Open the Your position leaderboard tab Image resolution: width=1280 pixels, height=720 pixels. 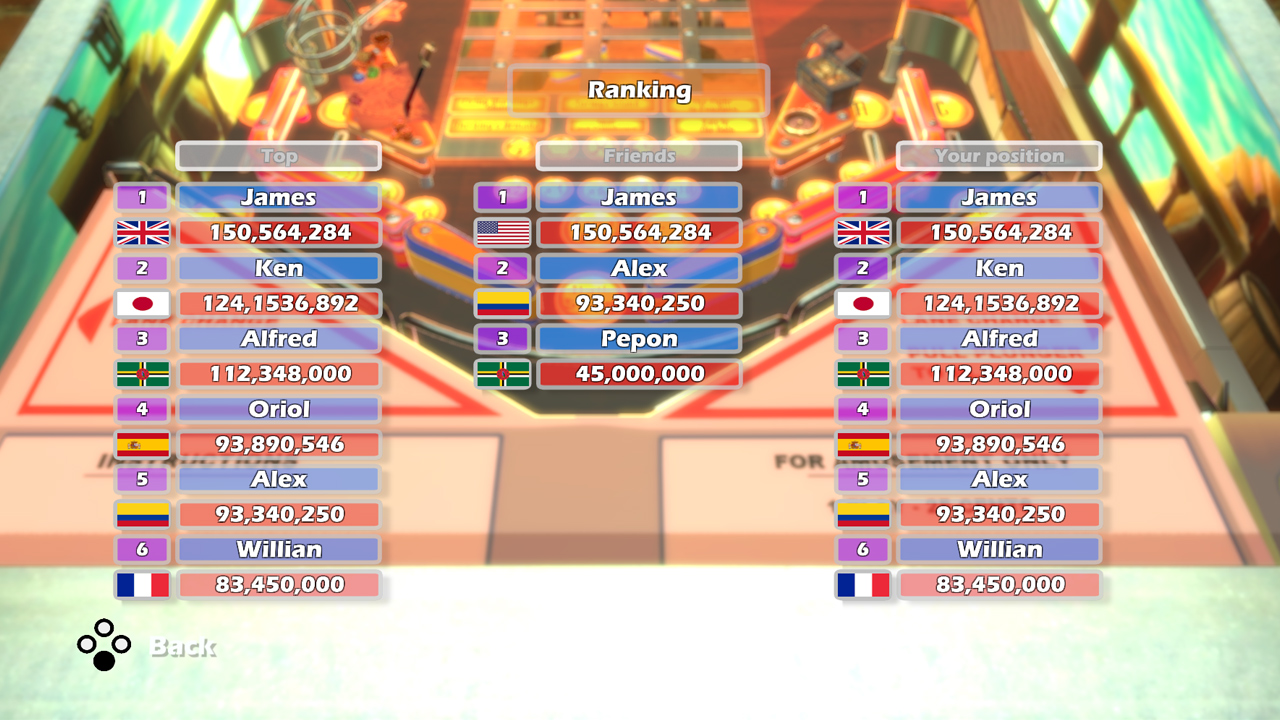[x=999, y=156]
